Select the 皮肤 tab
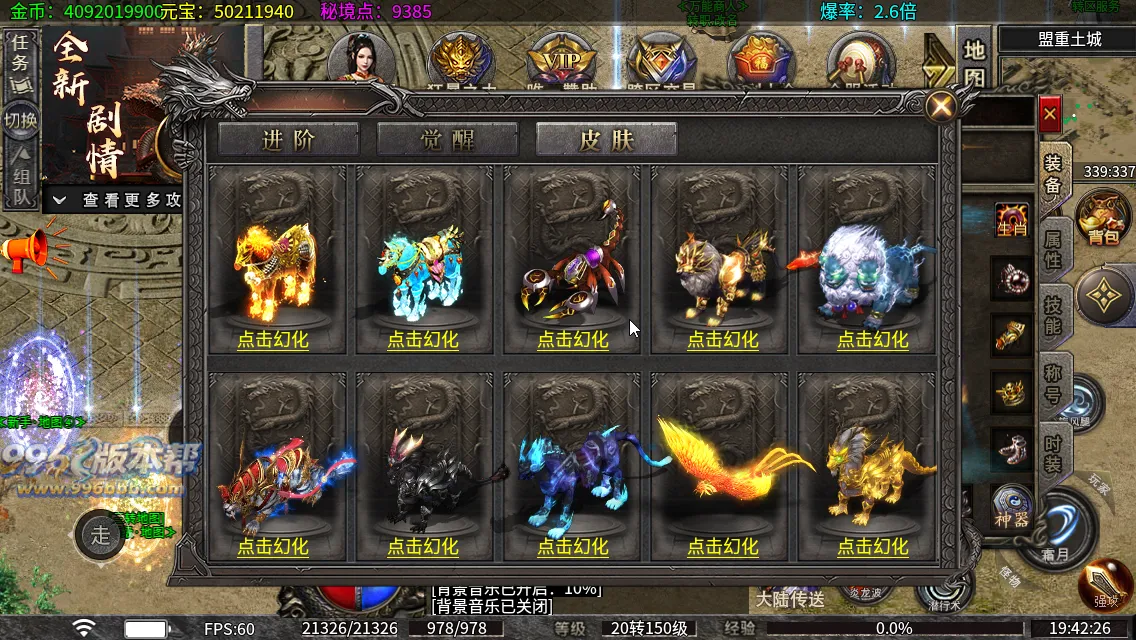This screenshot has height=640, width=1136. pyautogui.click(x=606, y=140)
